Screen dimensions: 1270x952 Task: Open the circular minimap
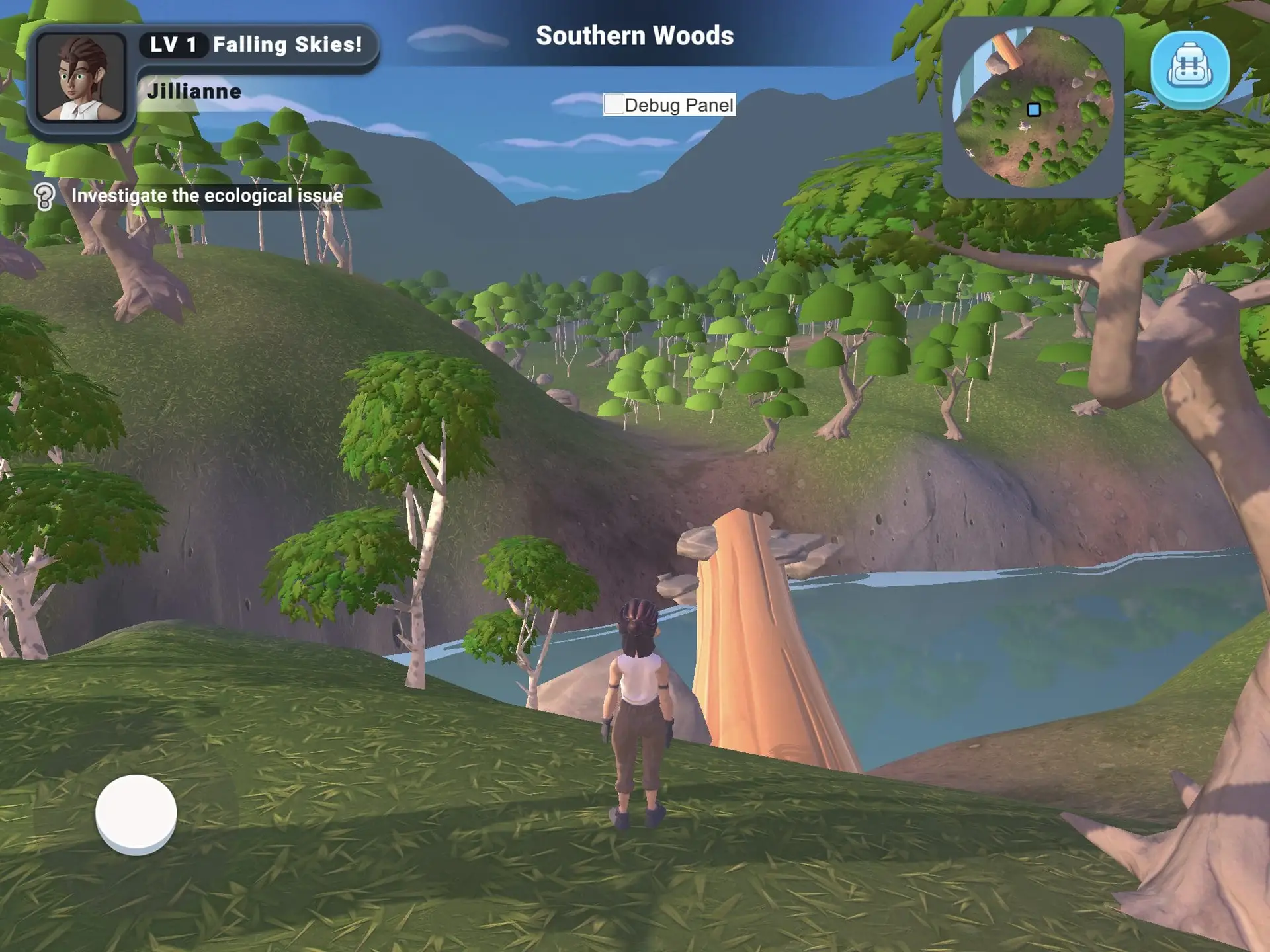(x=1033, y=108)
